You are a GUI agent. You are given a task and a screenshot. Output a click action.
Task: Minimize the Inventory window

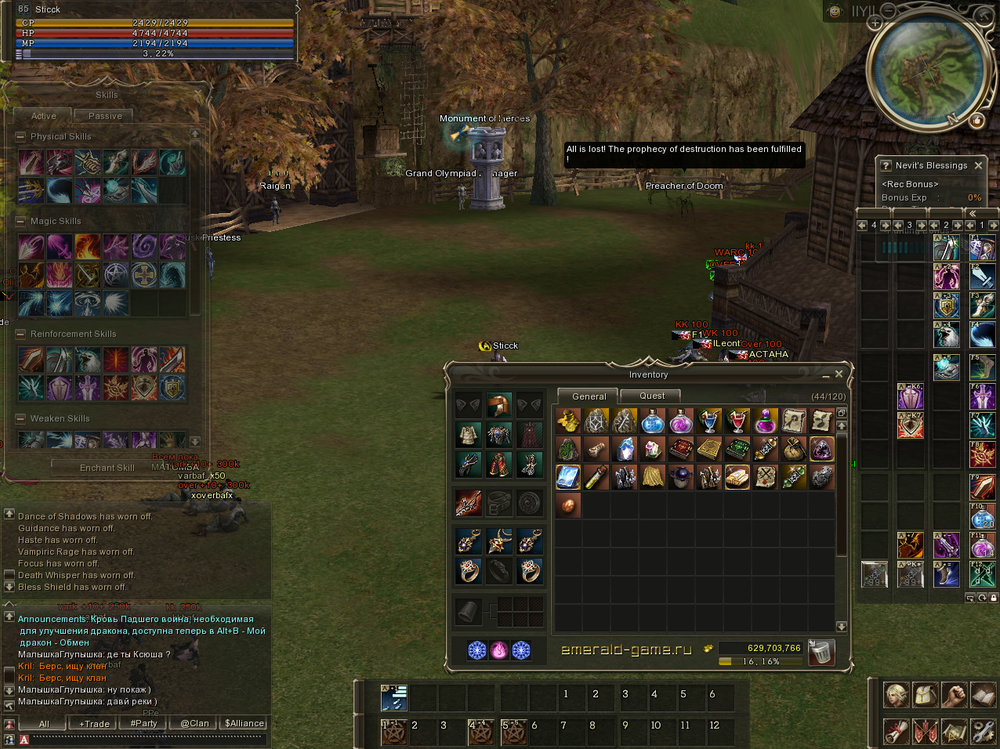click(x=825, y=374)
